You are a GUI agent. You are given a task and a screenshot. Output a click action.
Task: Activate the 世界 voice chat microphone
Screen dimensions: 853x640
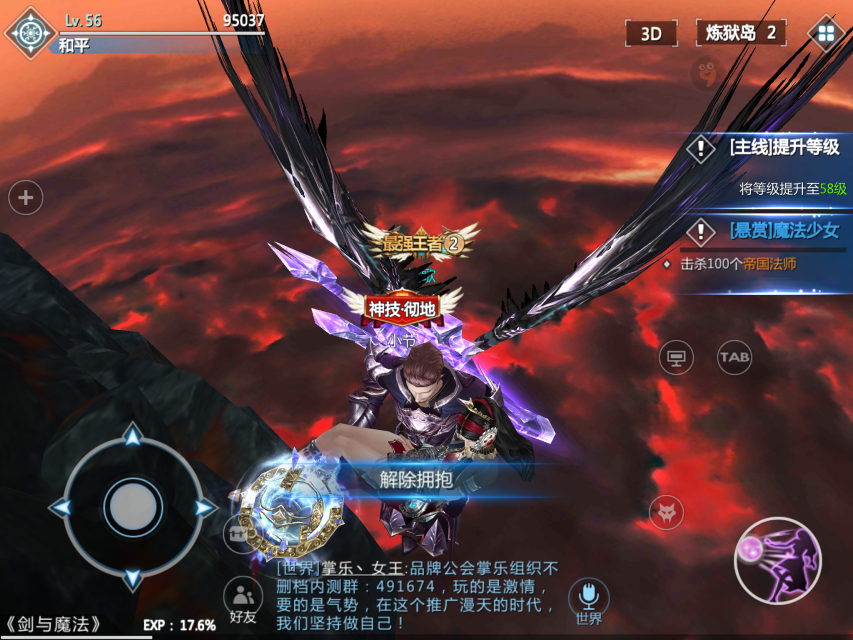589,600
